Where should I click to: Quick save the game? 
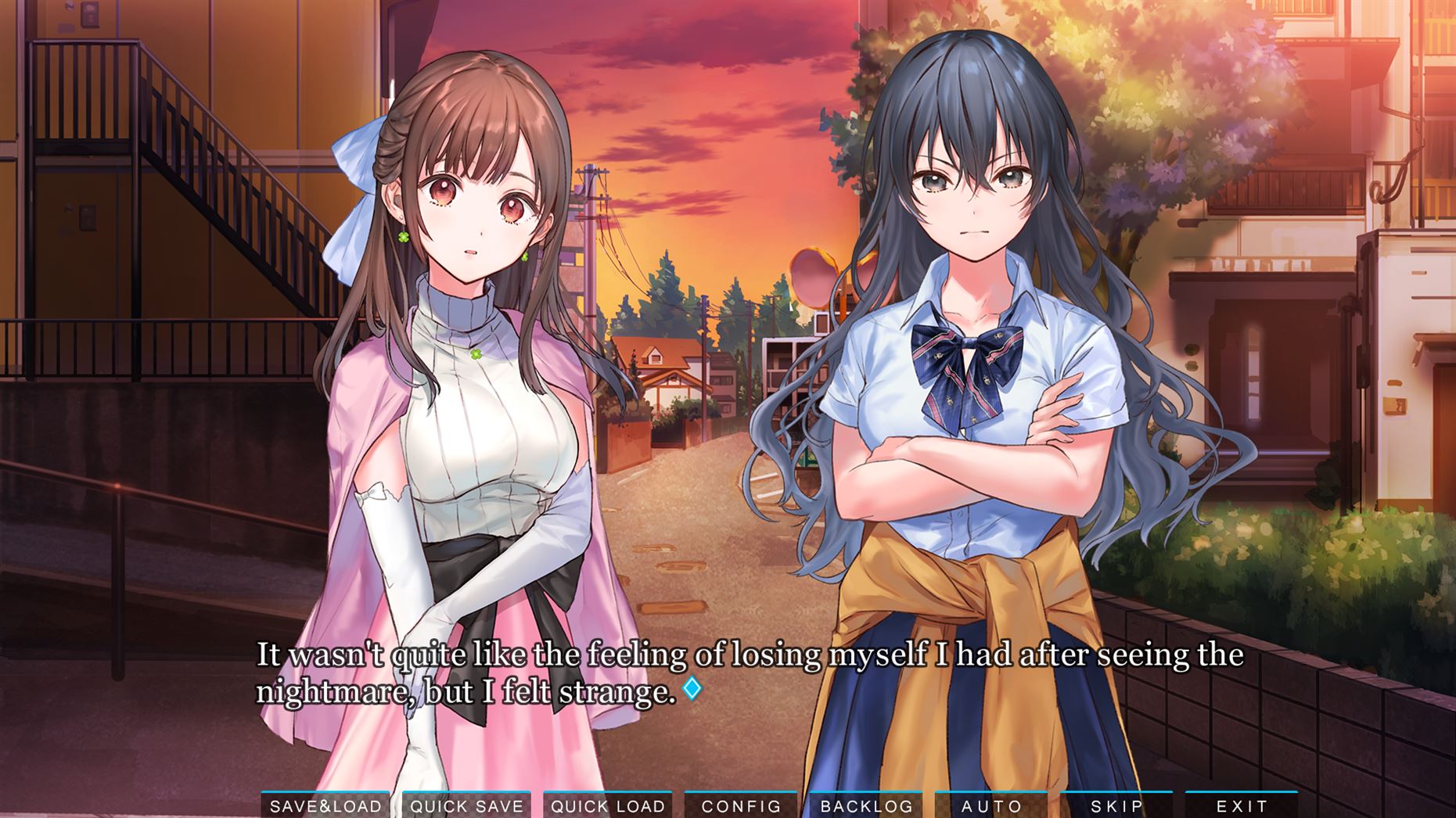point(467,805)
